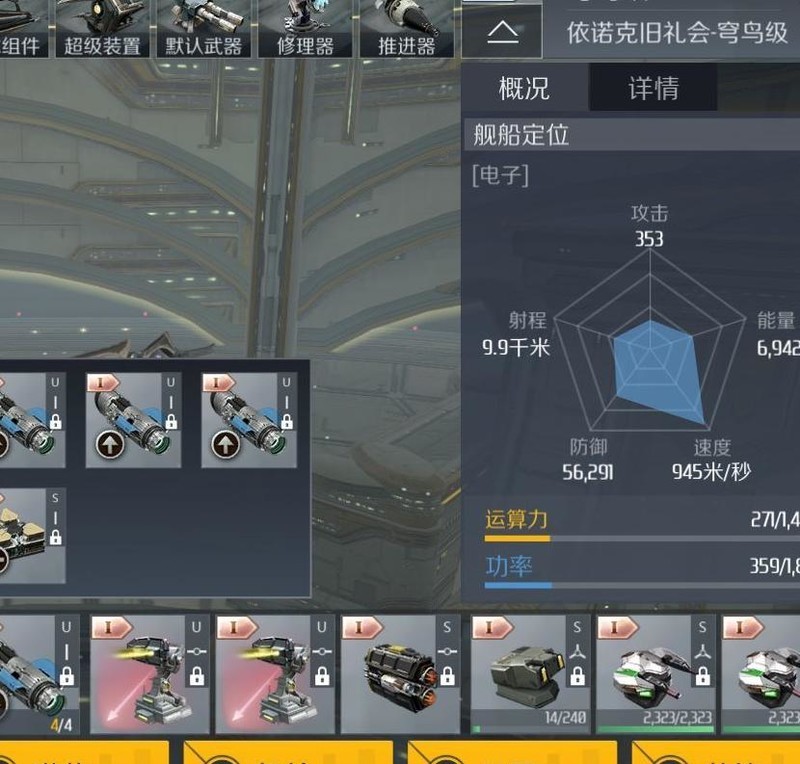Switch to the 修理器 category
Image resolution: width=800 pixels, height=764 pixels.
305,29
